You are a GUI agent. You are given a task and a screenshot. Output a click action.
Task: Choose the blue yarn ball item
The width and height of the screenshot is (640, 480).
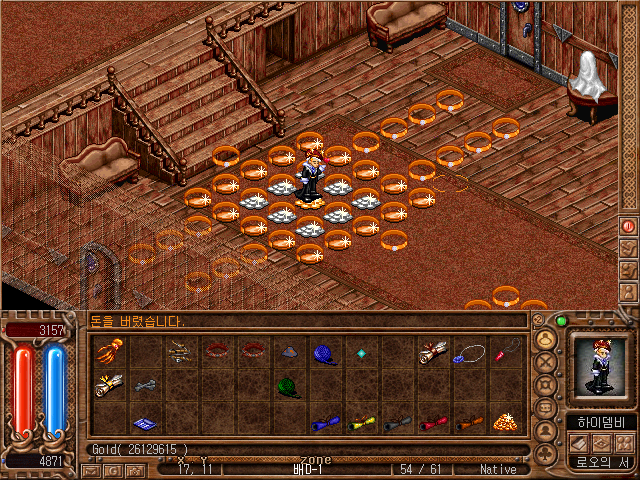click(325, 352)
